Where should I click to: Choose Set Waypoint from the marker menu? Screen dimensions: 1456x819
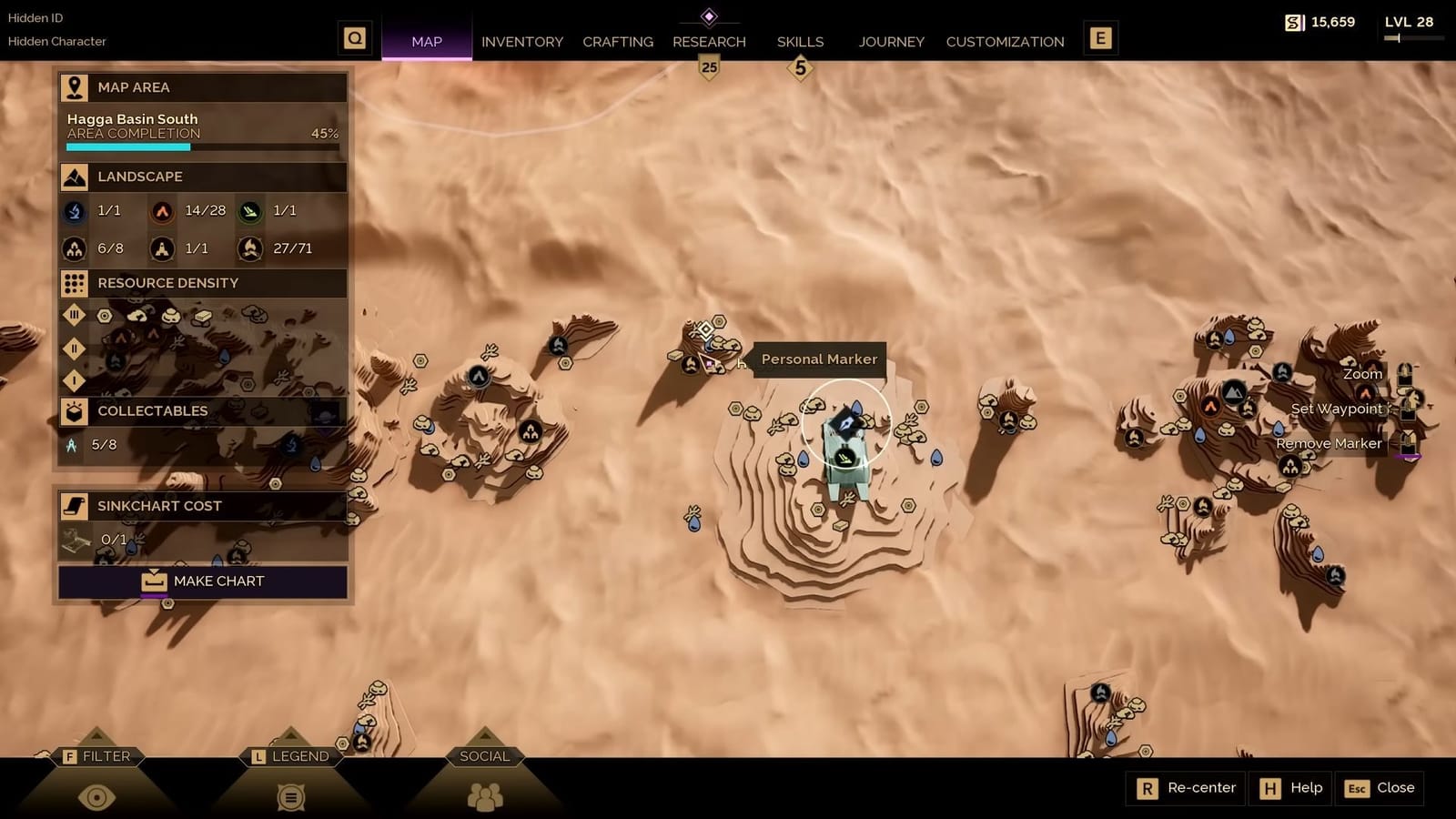[x=1336, y=409]
